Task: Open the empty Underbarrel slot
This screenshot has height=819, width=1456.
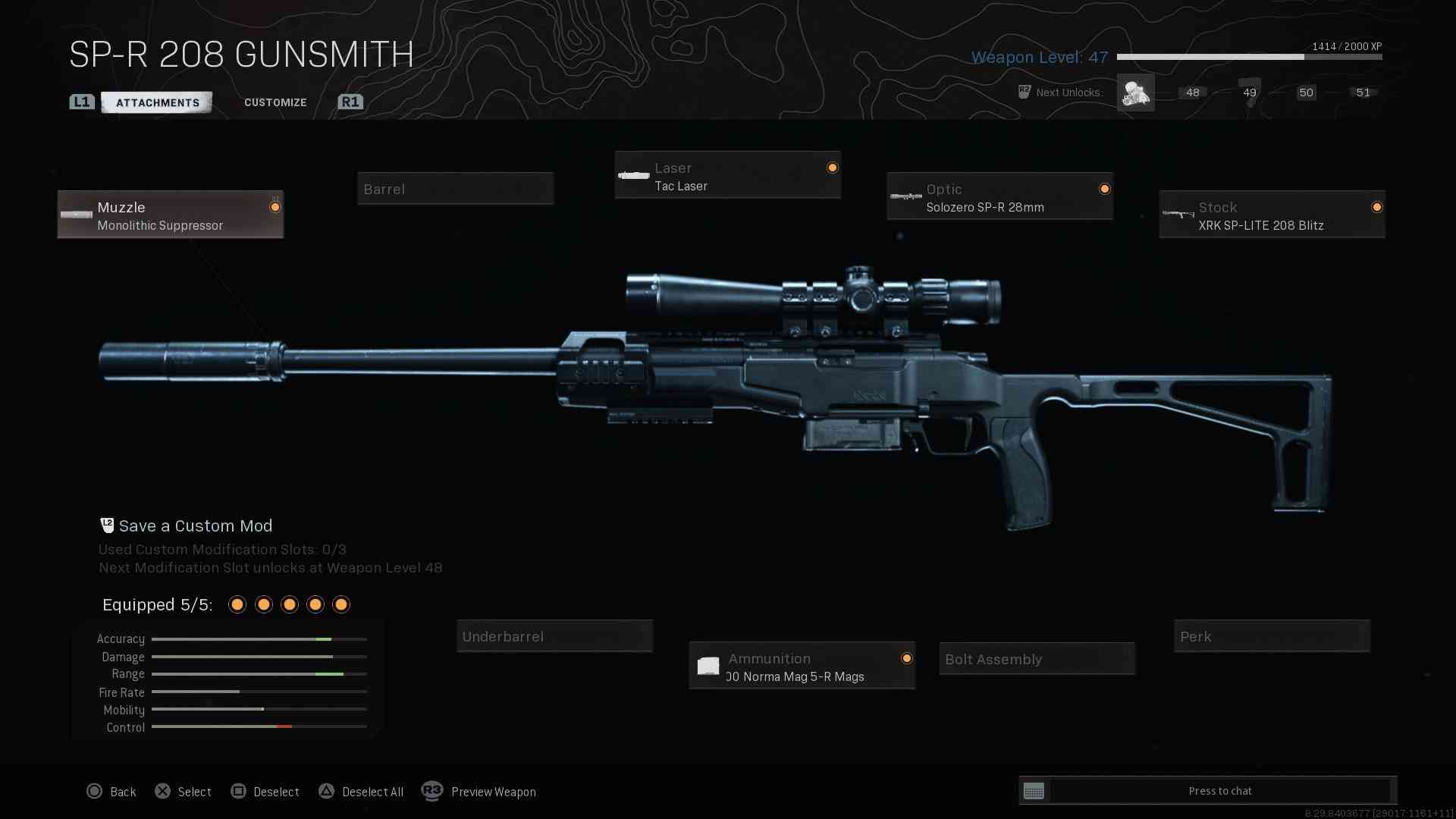Action: click(554, 636)
